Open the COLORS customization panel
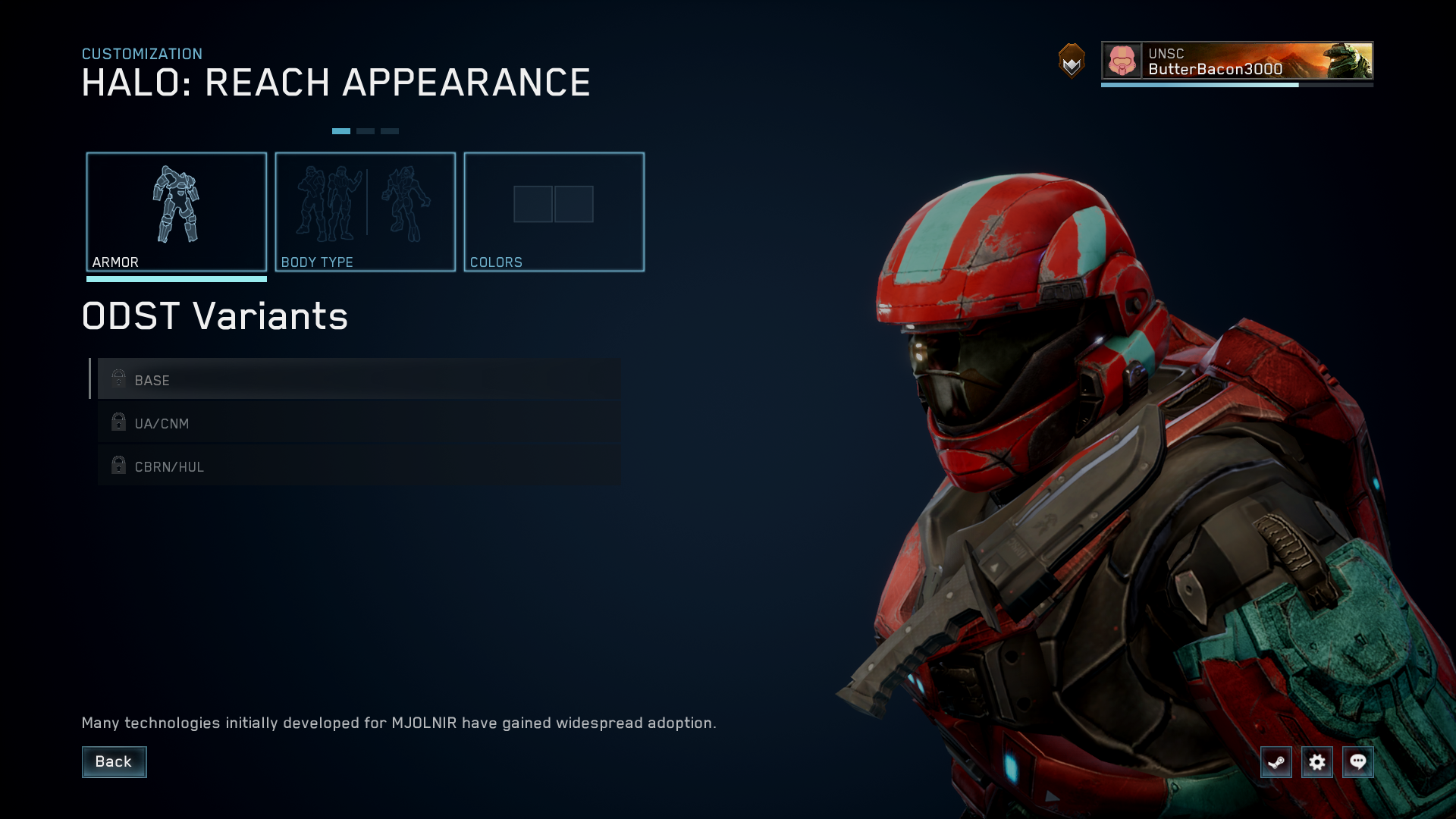 [554, 212]
